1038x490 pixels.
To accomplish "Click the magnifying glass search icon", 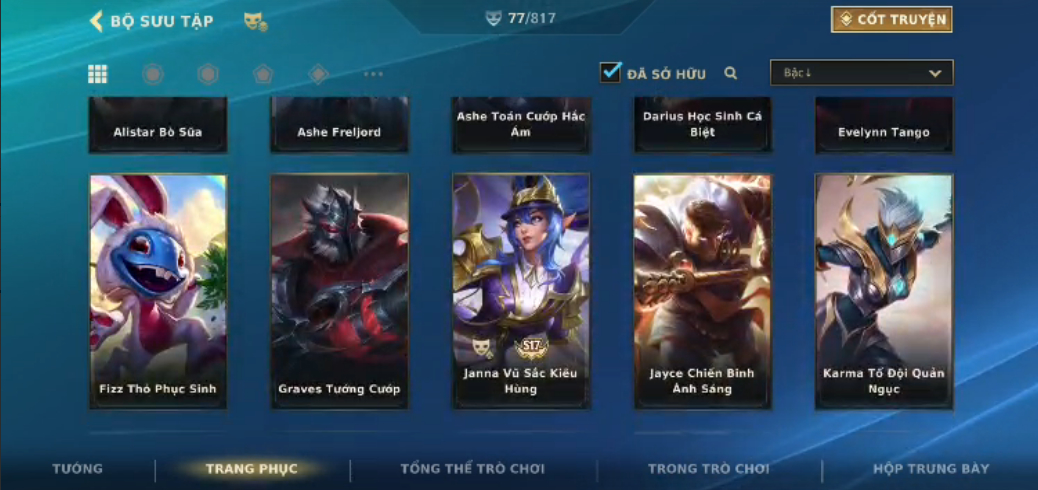I will coord(731,73).
